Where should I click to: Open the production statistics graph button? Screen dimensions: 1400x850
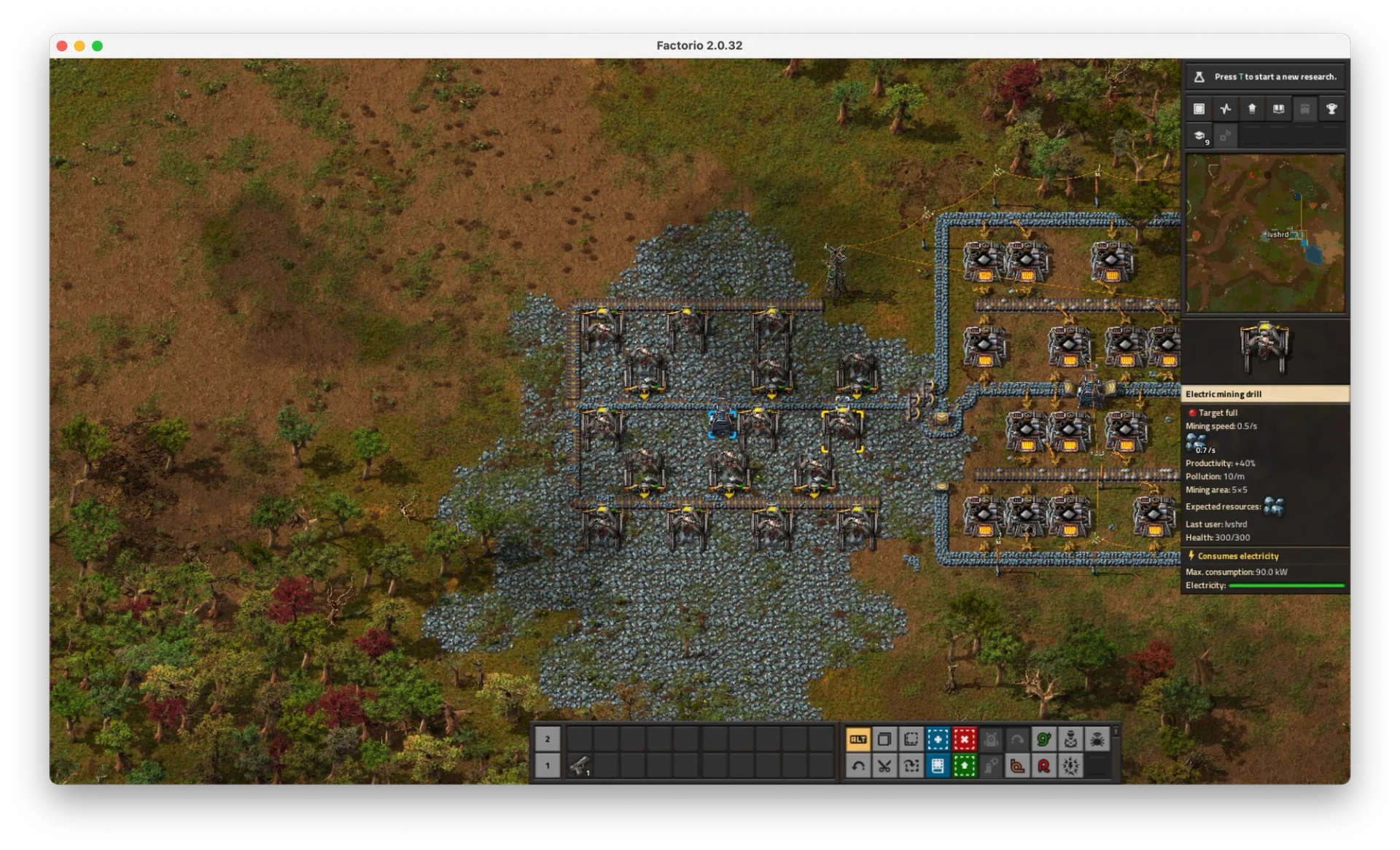click(1226, 109)
